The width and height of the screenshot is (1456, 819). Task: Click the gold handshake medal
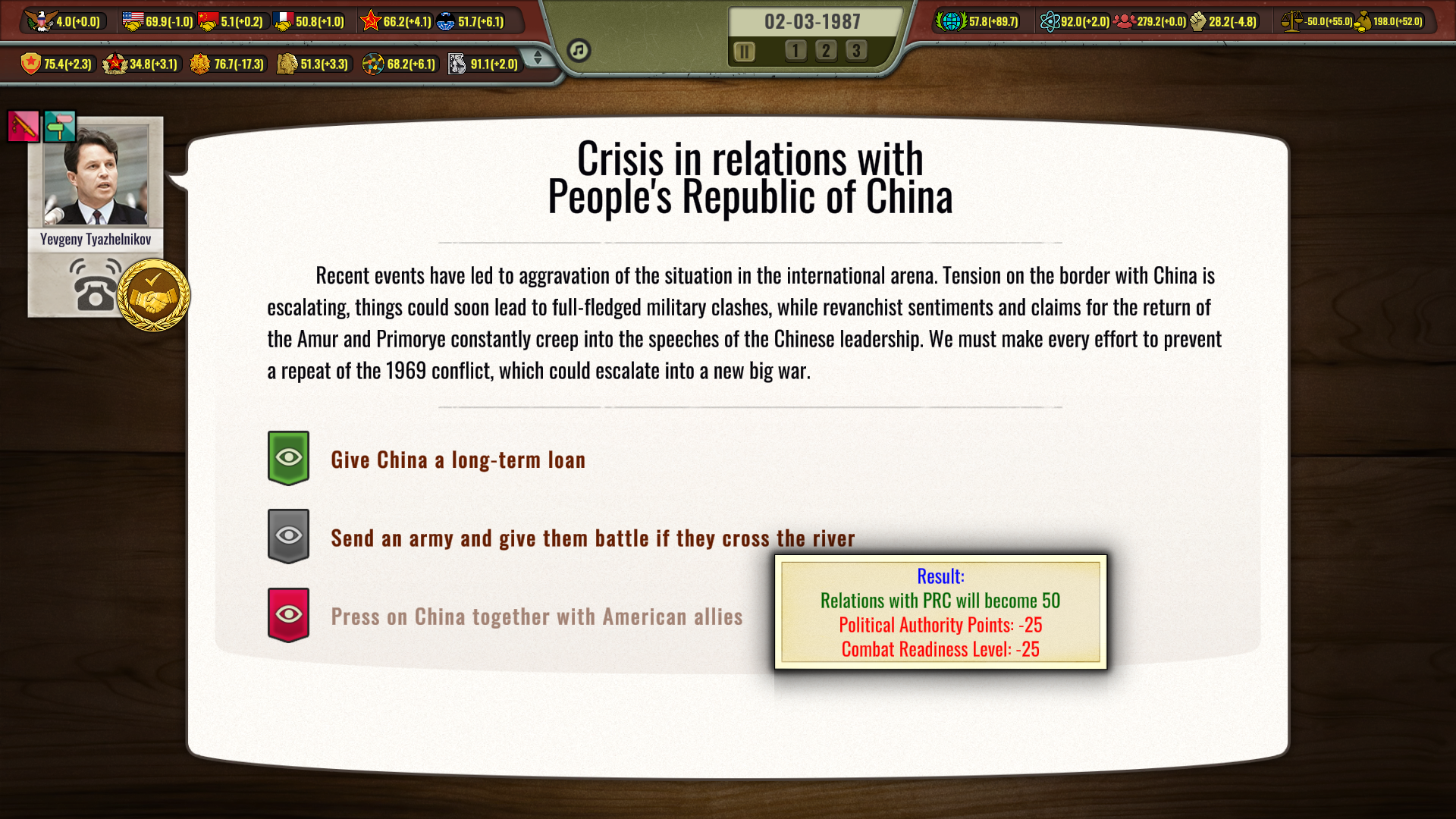pyautogui.click(x=153, y=294)
